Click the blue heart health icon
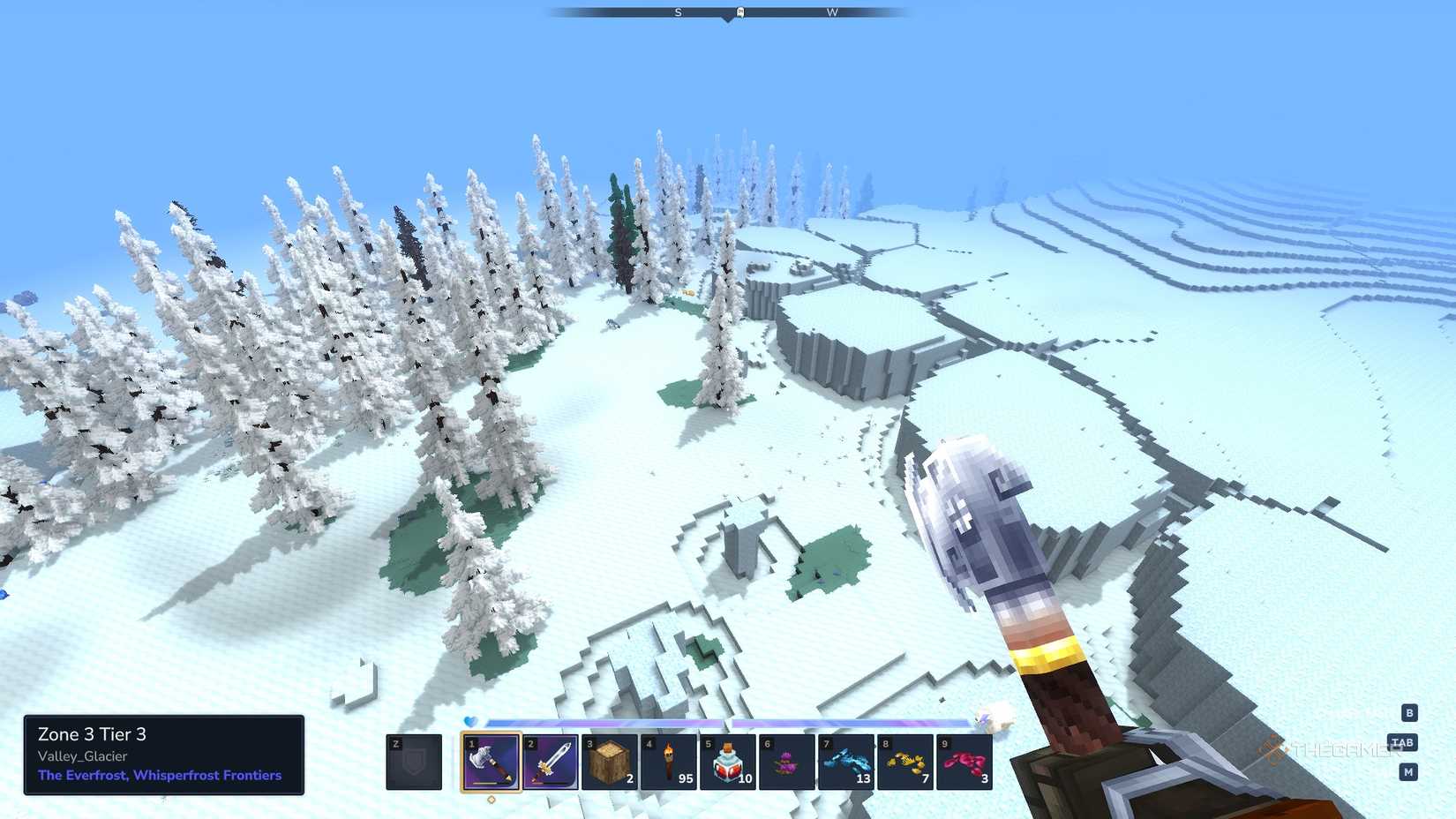Viewport: 1456px width, 819px height. [470, 722]
